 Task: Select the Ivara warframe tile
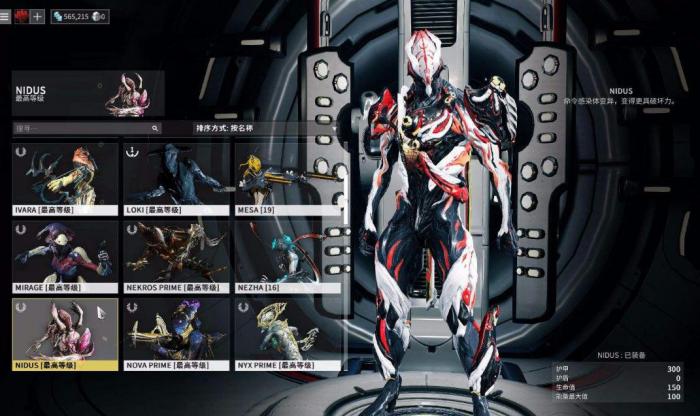65,178
